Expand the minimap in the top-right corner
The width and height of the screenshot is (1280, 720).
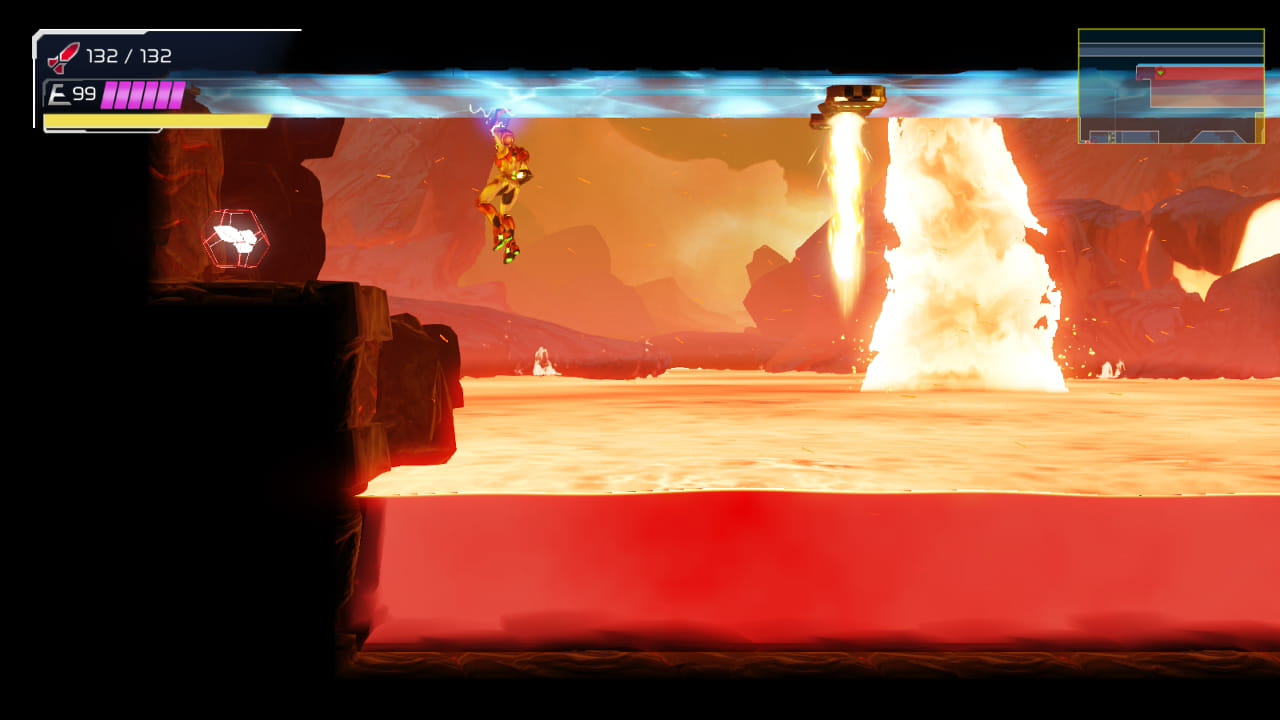coord(1170,85)
